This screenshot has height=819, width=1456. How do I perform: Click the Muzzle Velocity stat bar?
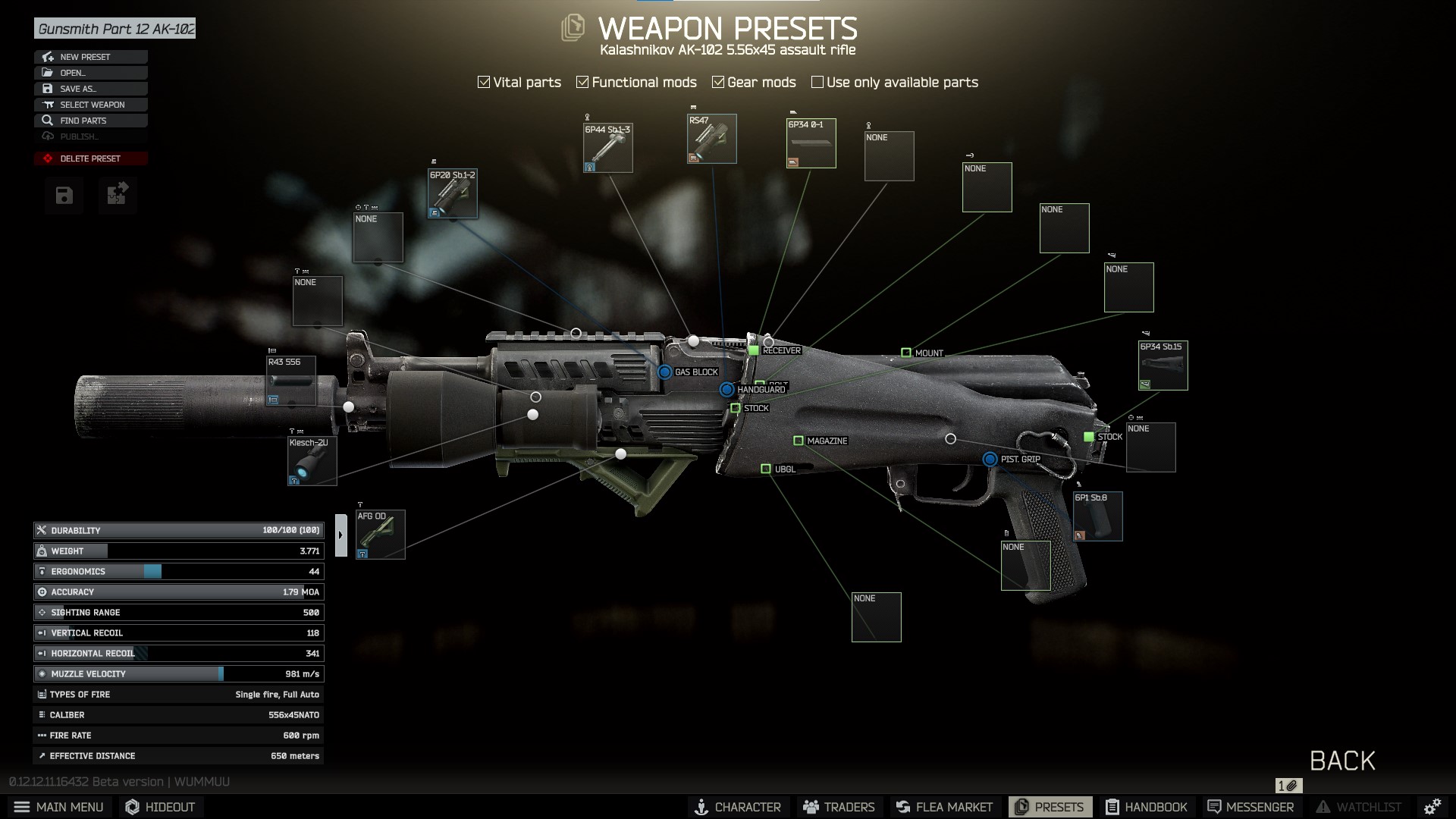tap(178, 673)
